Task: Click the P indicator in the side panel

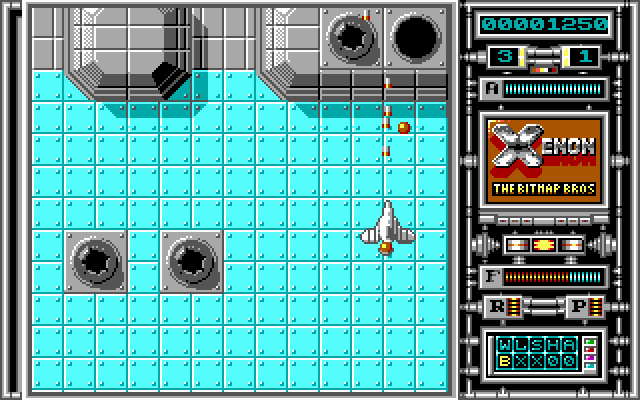Action: pos(580,307)
